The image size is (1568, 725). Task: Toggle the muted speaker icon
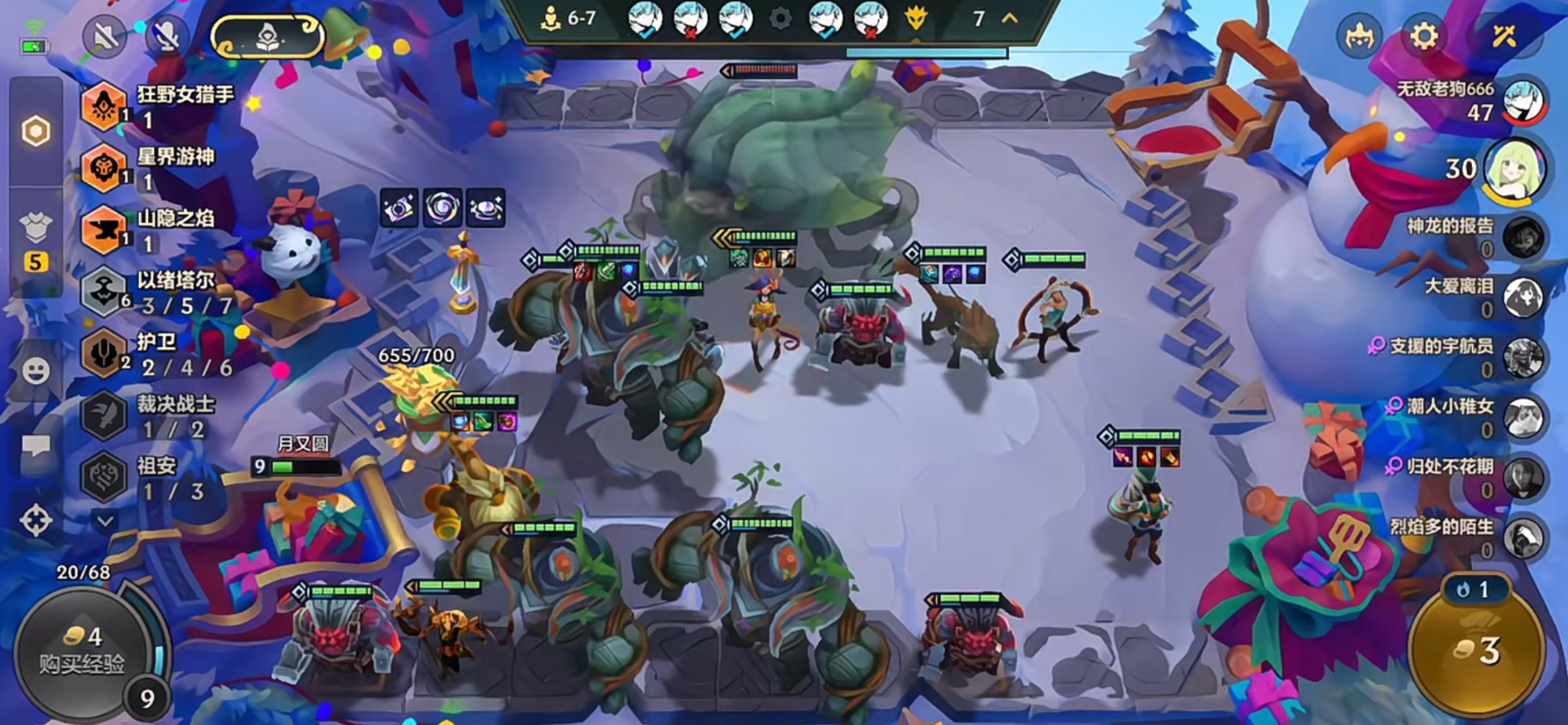105,37
